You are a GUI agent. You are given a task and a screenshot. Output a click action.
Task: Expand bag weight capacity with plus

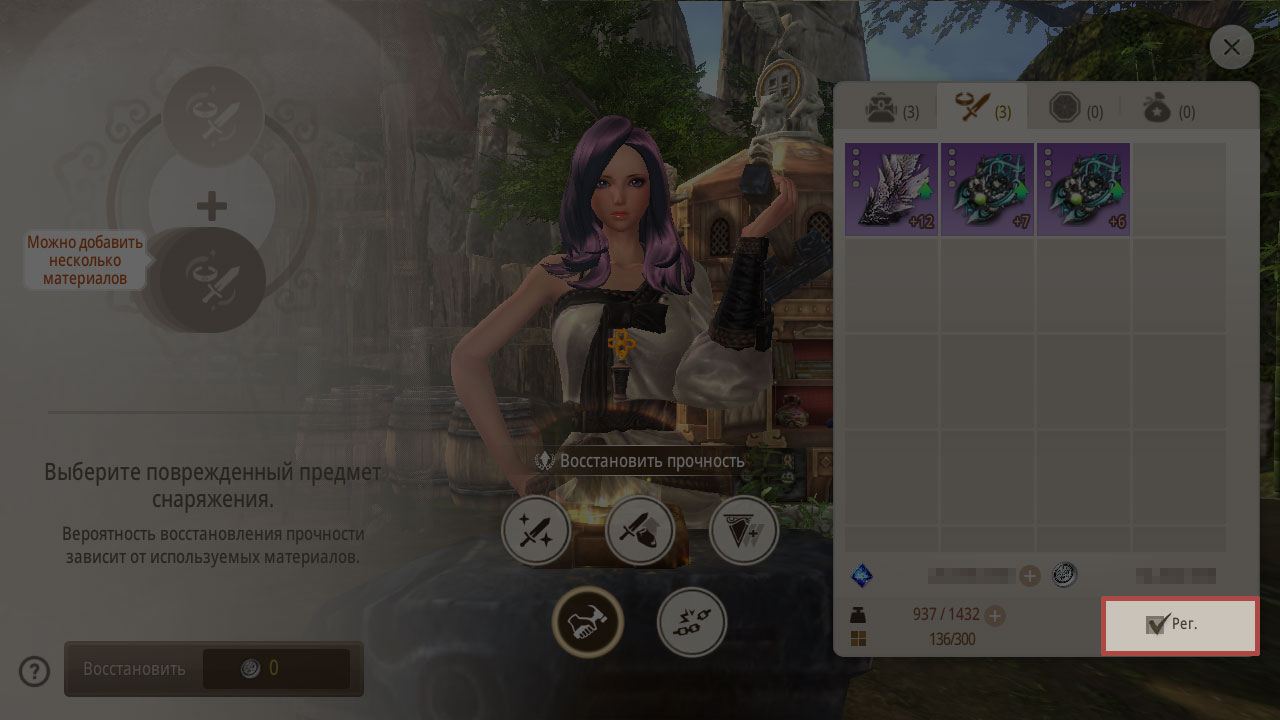[x=996, y=615]
